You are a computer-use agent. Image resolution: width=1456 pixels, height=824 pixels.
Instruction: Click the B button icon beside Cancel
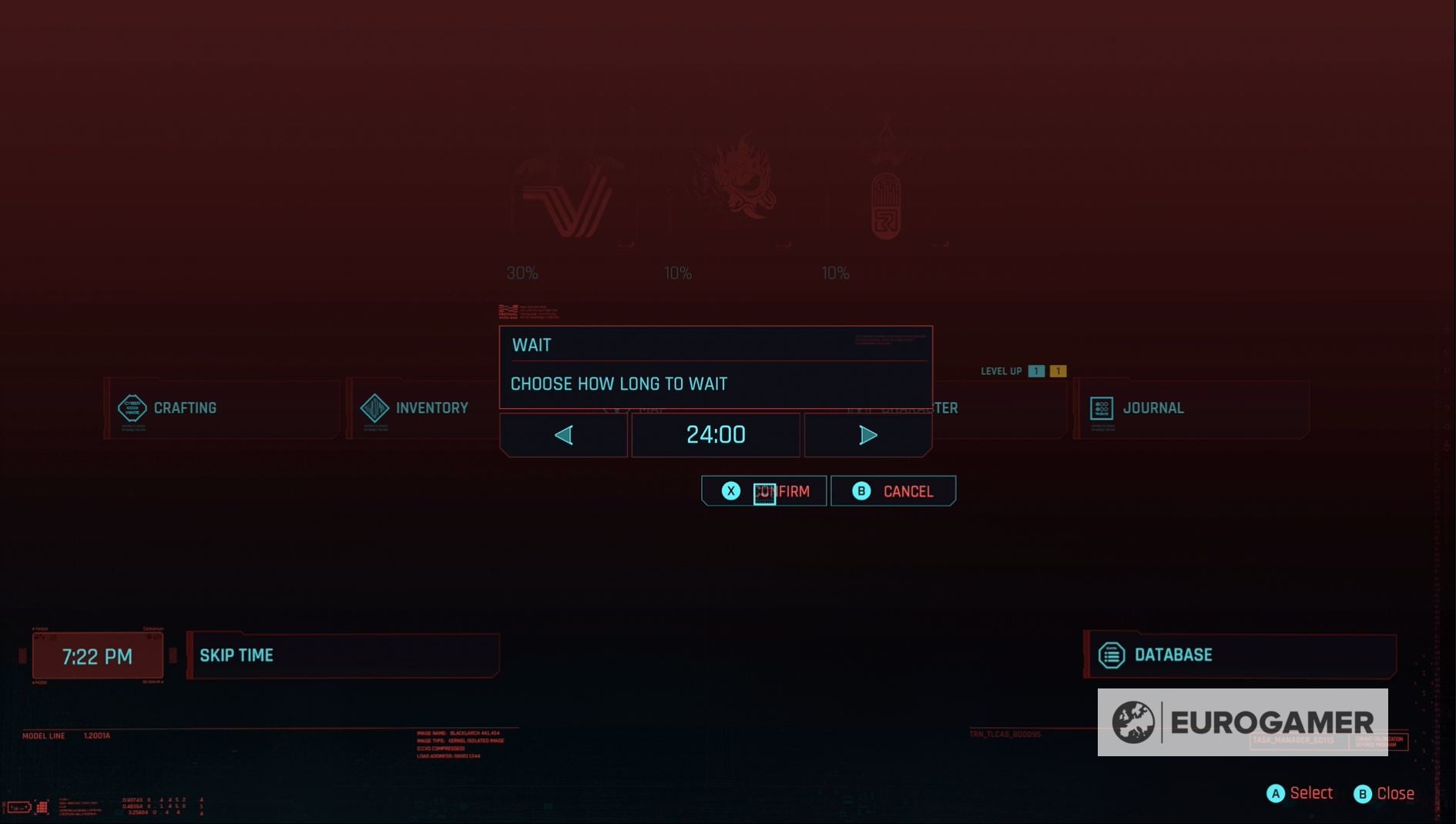coord(861,491)
